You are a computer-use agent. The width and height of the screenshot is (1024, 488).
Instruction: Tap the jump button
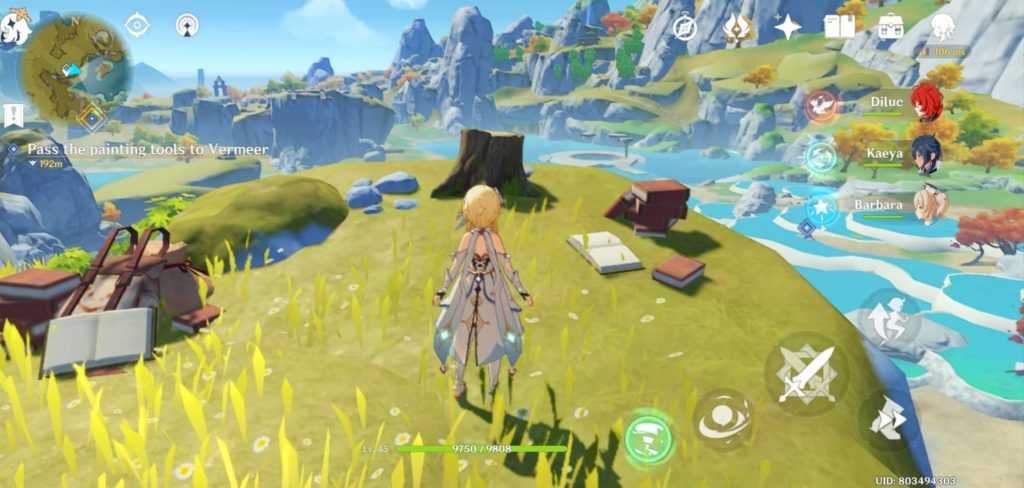(888, 319)
